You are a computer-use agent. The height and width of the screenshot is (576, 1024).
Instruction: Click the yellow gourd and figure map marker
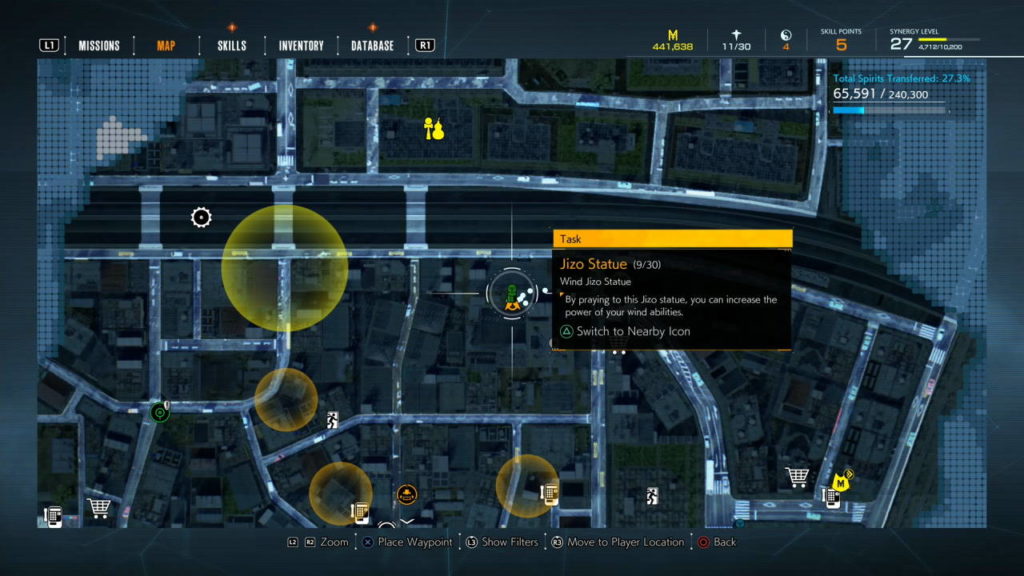point(433,129)
